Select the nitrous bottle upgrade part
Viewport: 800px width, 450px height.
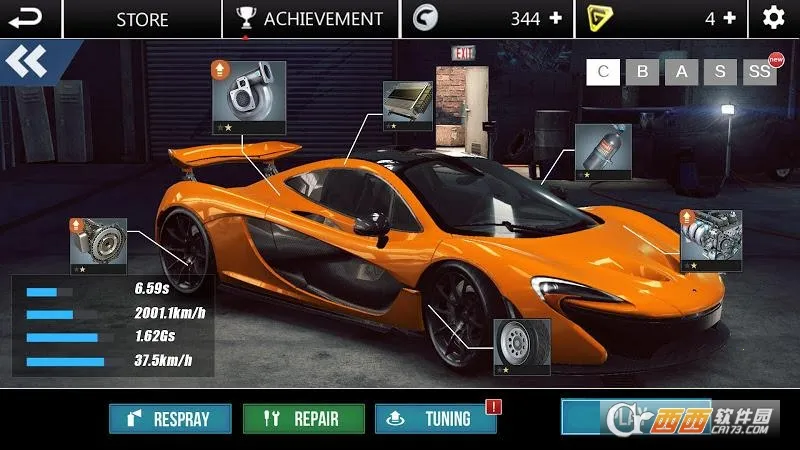point(603,152)
